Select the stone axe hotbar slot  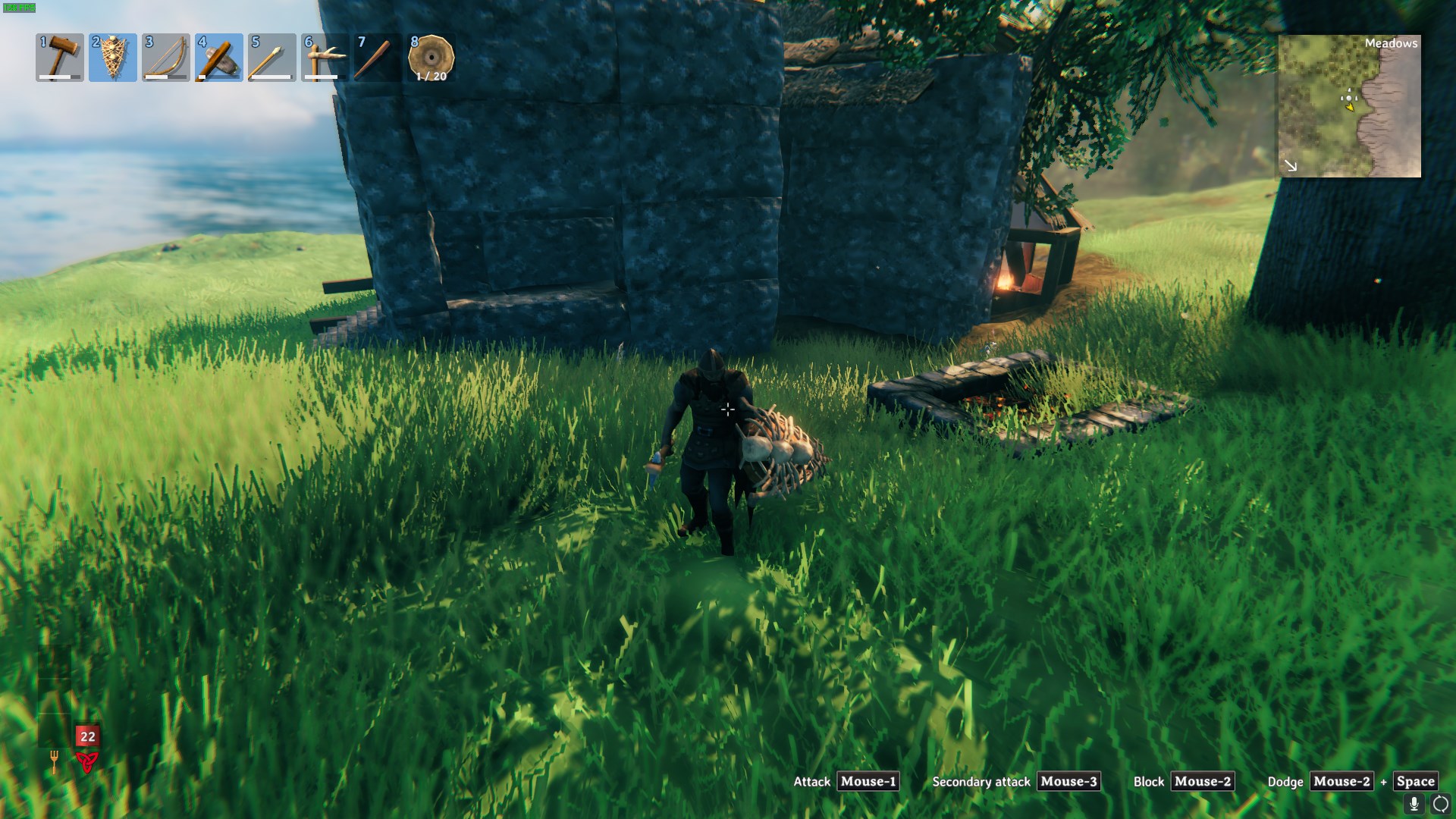219,58
